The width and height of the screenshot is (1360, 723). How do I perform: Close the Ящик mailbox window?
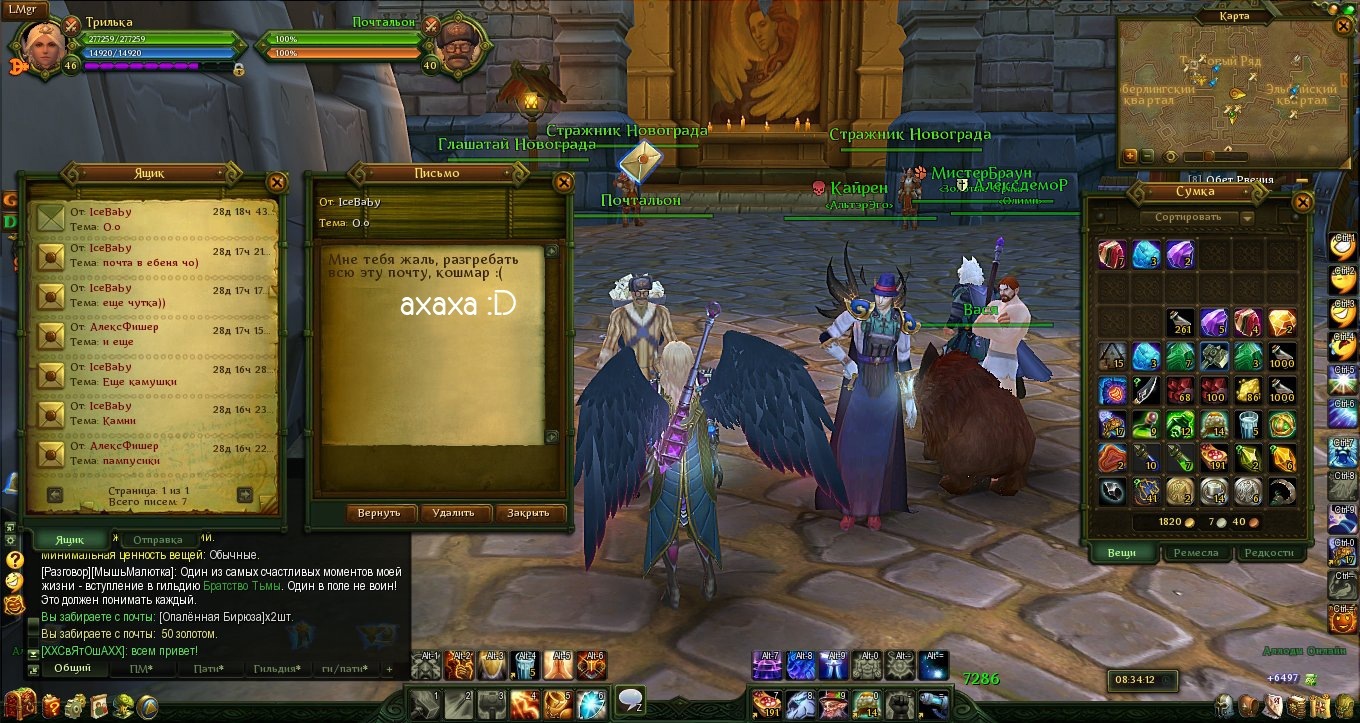(277, 182)
